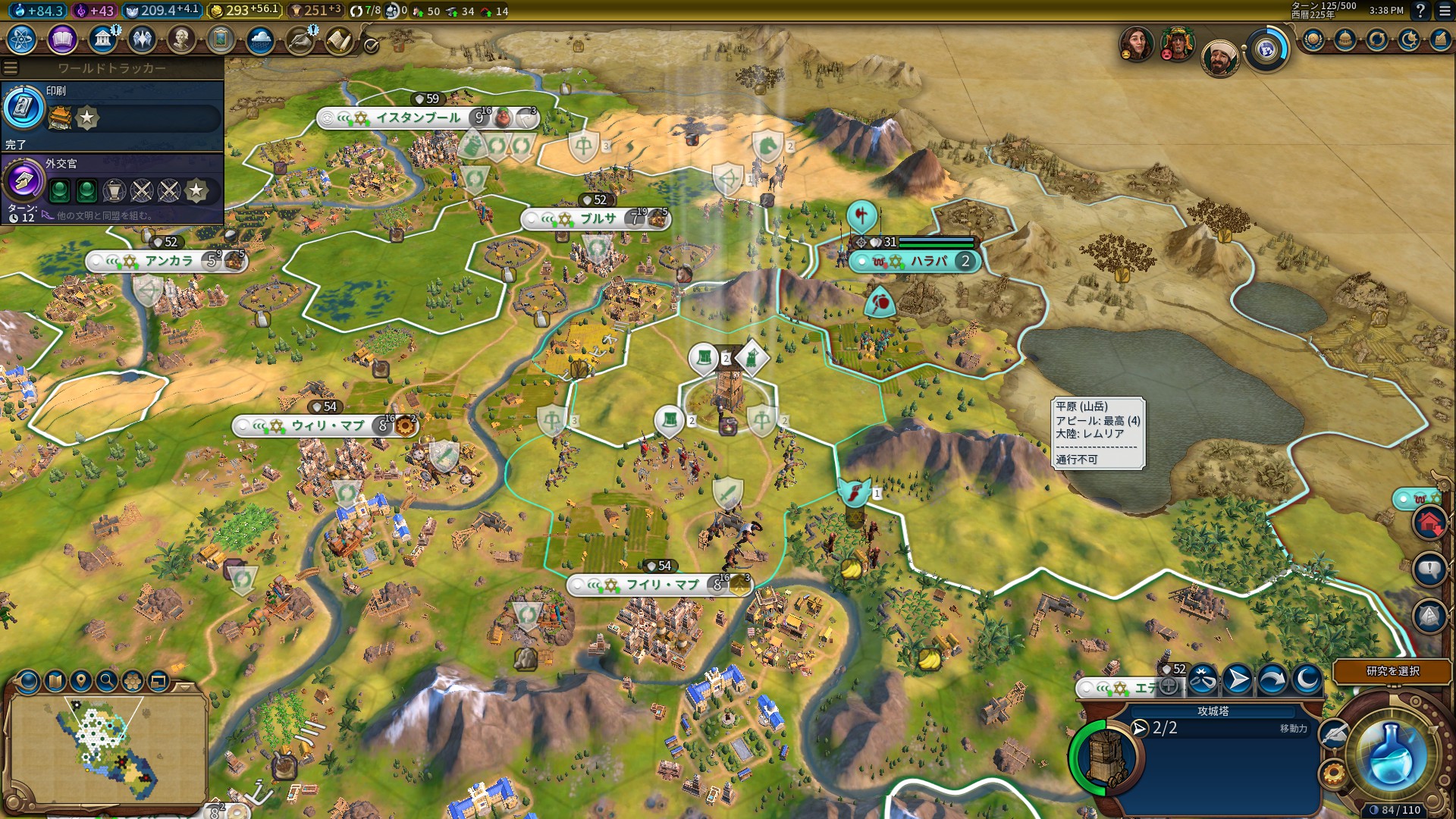This screenshot has width=1456, height=819.
Task: Click the 研究を選択 choose research button
Action: [x=1392, y=671]
